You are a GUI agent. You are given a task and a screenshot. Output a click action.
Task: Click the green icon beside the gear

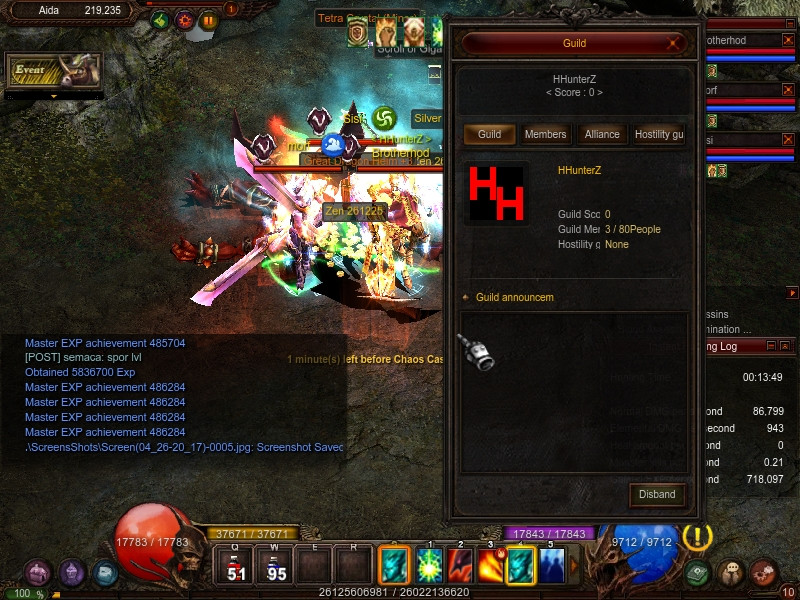pos(159,20)
